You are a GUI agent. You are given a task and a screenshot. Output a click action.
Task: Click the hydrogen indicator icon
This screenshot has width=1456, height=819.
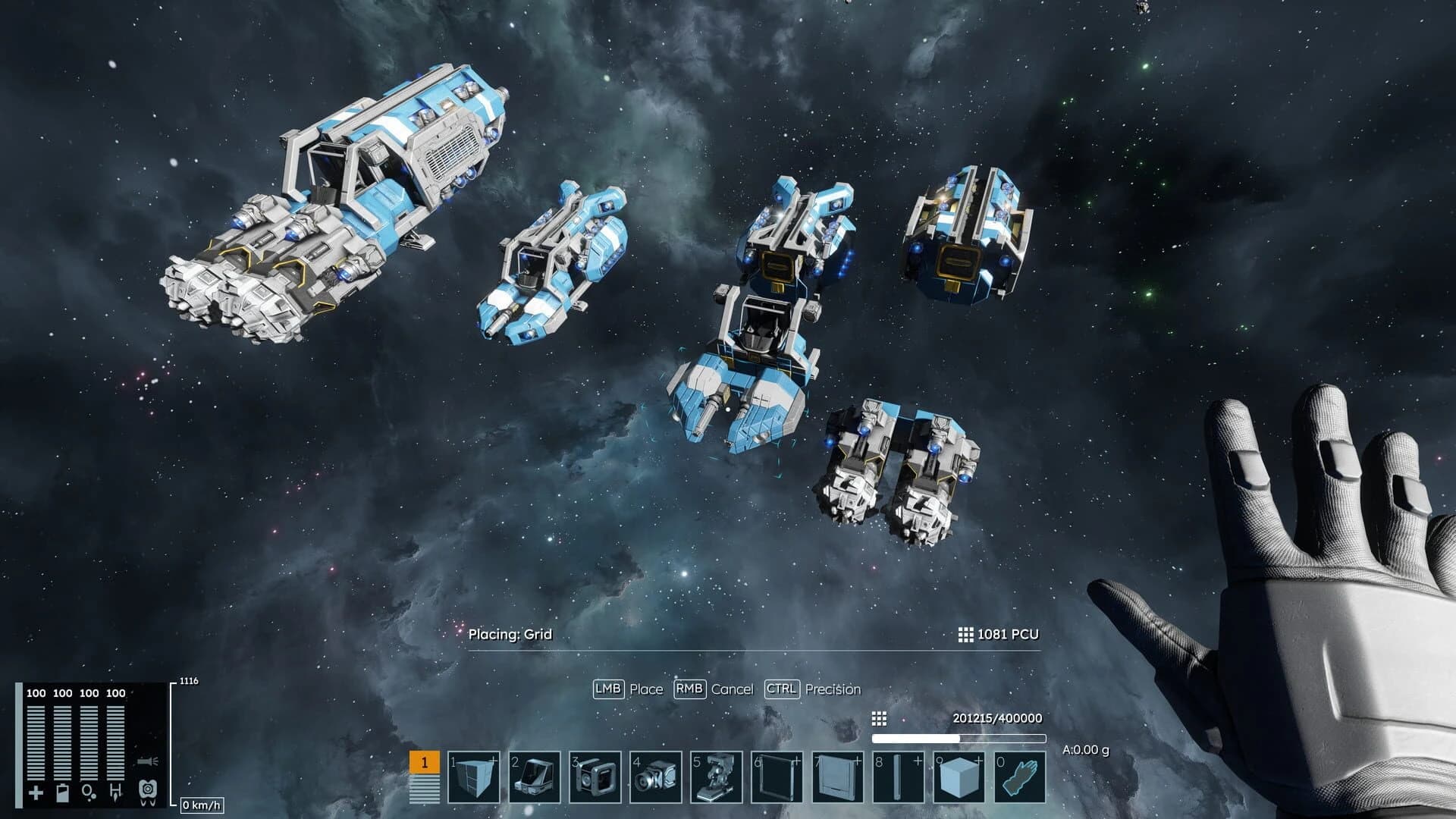tap(117, 791)
